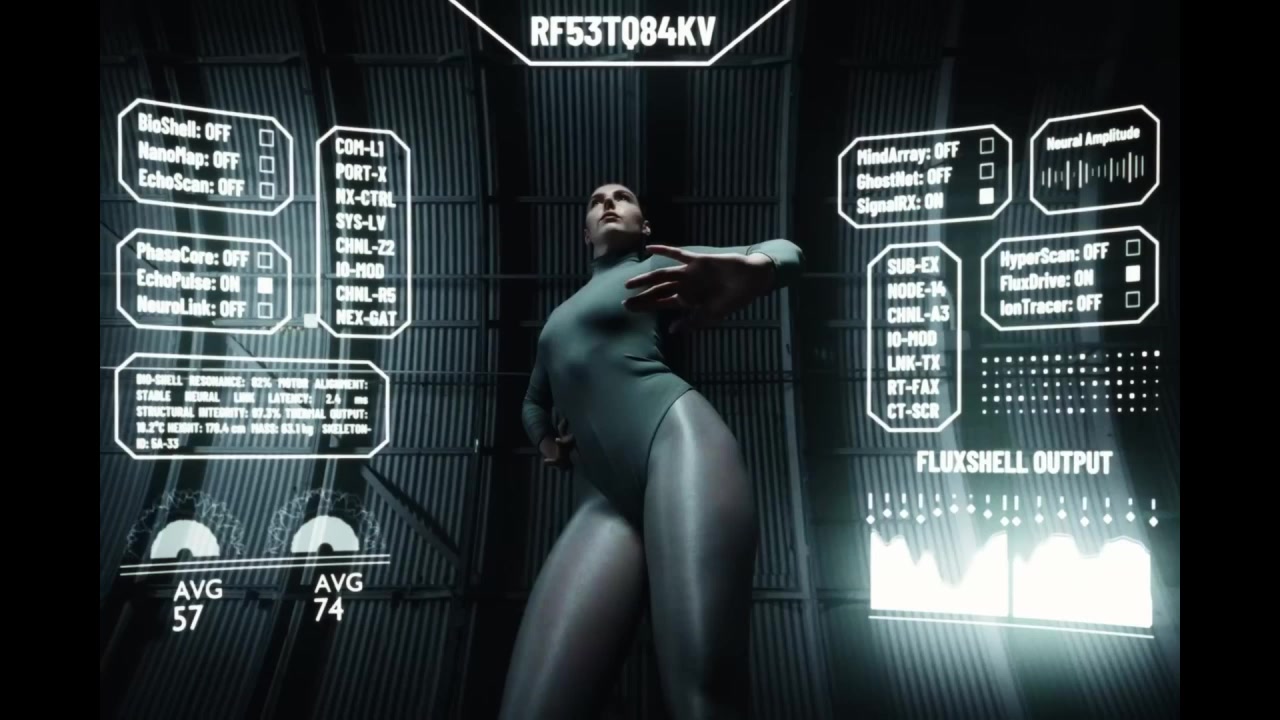
Task: Disable the EchoPulse checkbox
Action: (265, 285)
